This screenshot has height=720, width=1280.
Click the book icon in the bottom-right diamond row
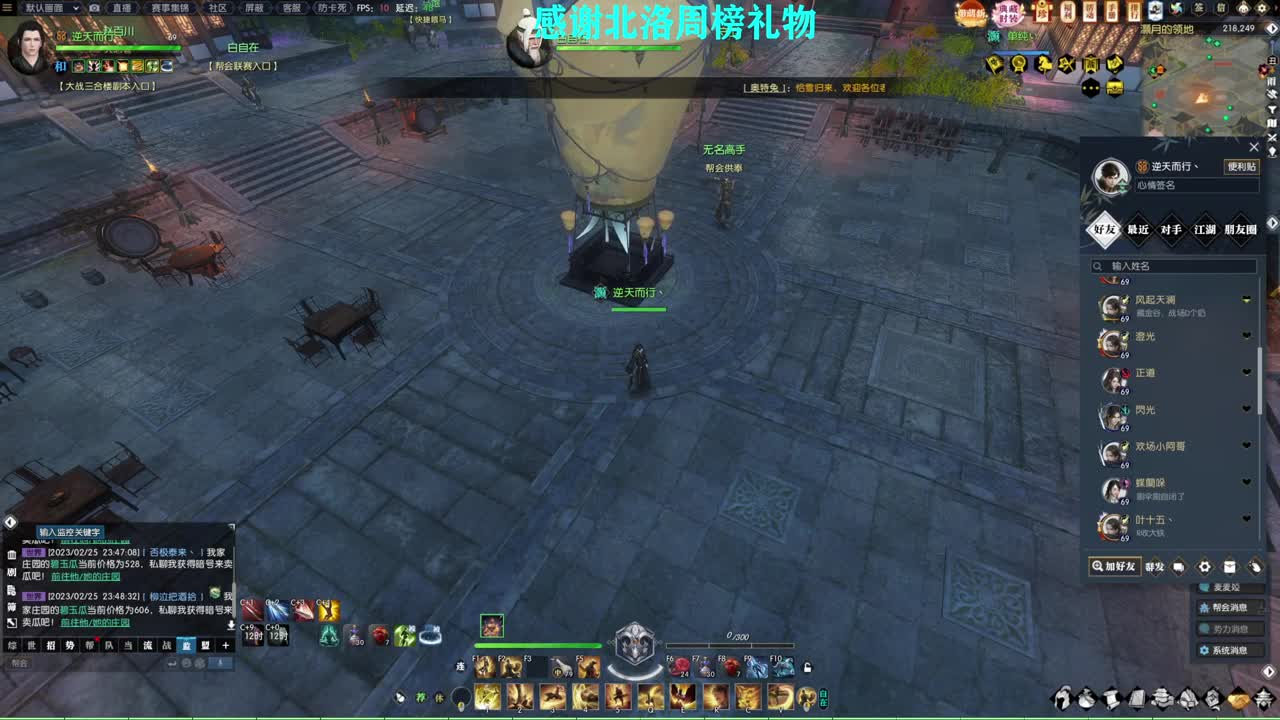coord(1137,698)
